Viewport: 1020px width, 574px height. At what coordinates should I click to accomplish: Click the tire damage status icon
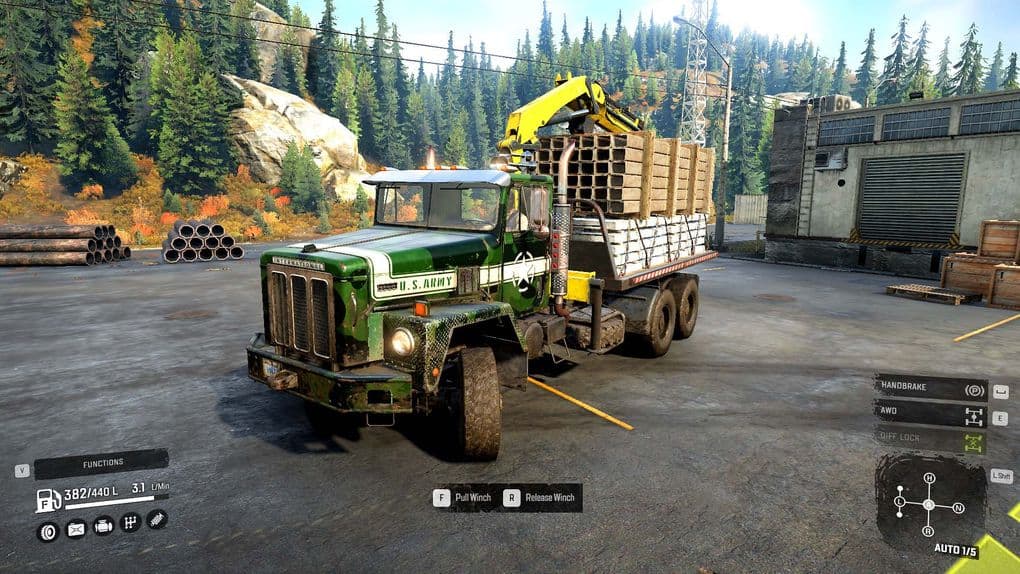click(x=48, y=531)
